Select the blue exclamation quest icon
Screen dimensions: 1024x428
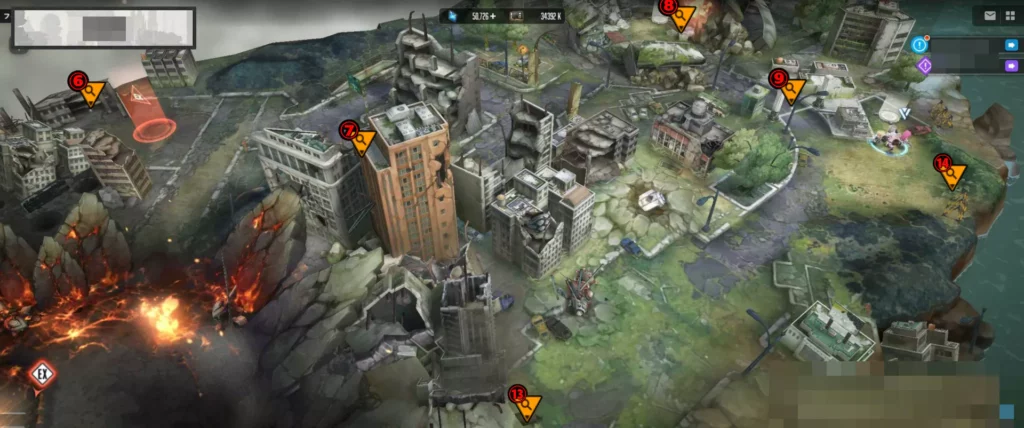(920, 45)
